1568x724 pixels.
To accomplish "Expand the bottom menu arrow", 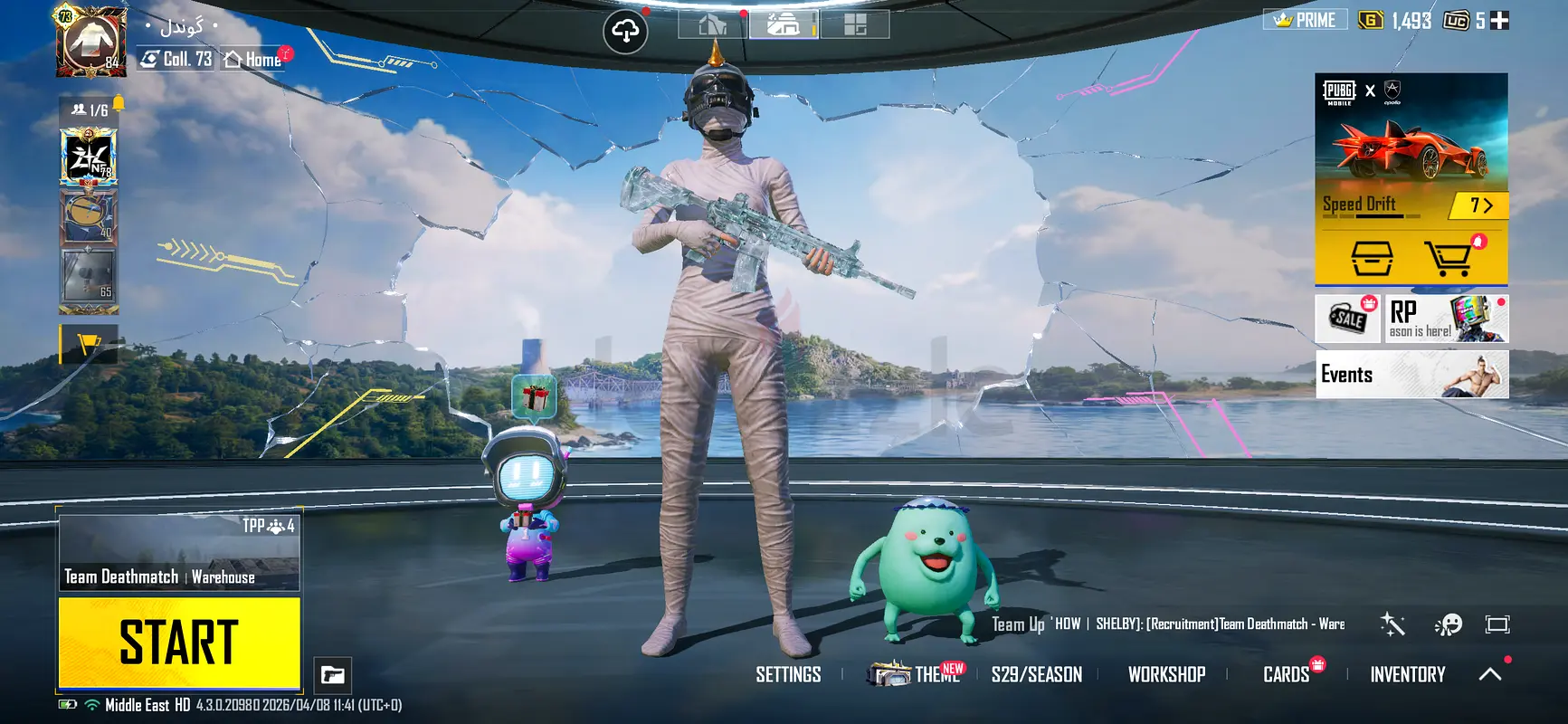I will tap(1490, 674).
